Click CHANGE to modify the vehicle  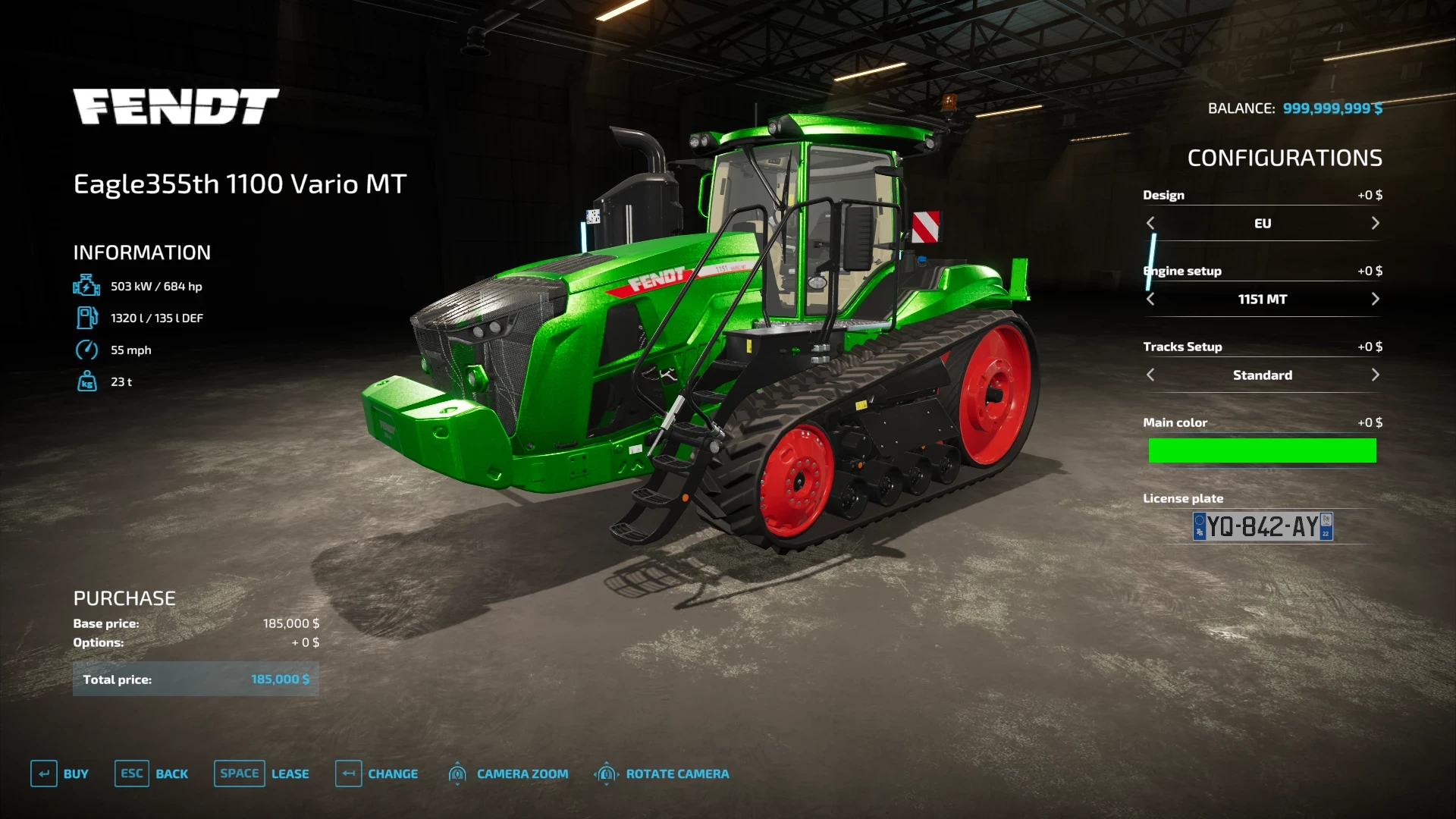coord(393,773)
